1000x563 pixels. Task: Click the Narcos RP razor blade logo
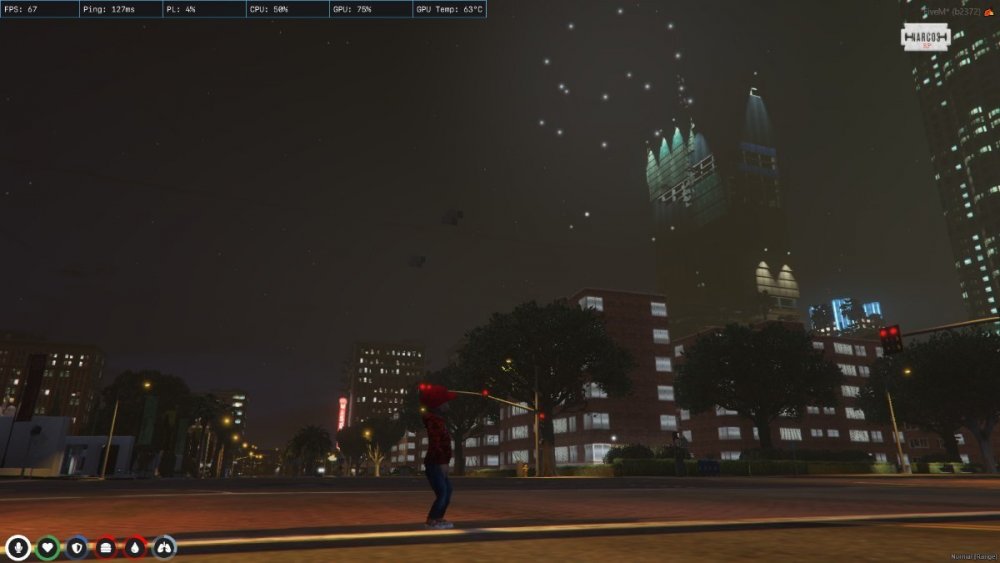(925, 38)
